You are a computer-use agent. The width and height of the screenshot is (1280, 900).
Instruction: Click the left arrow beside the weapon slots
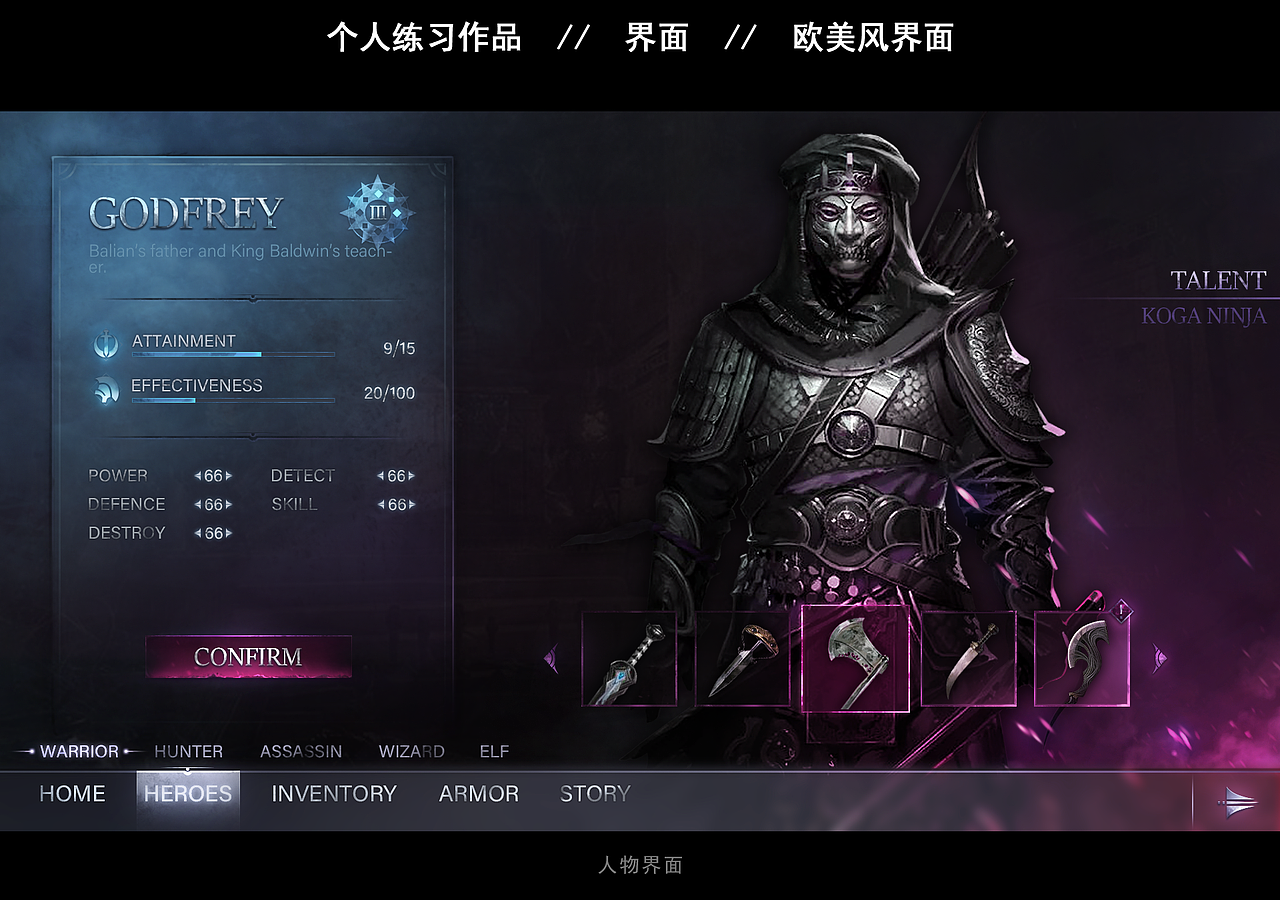[551, 655]
